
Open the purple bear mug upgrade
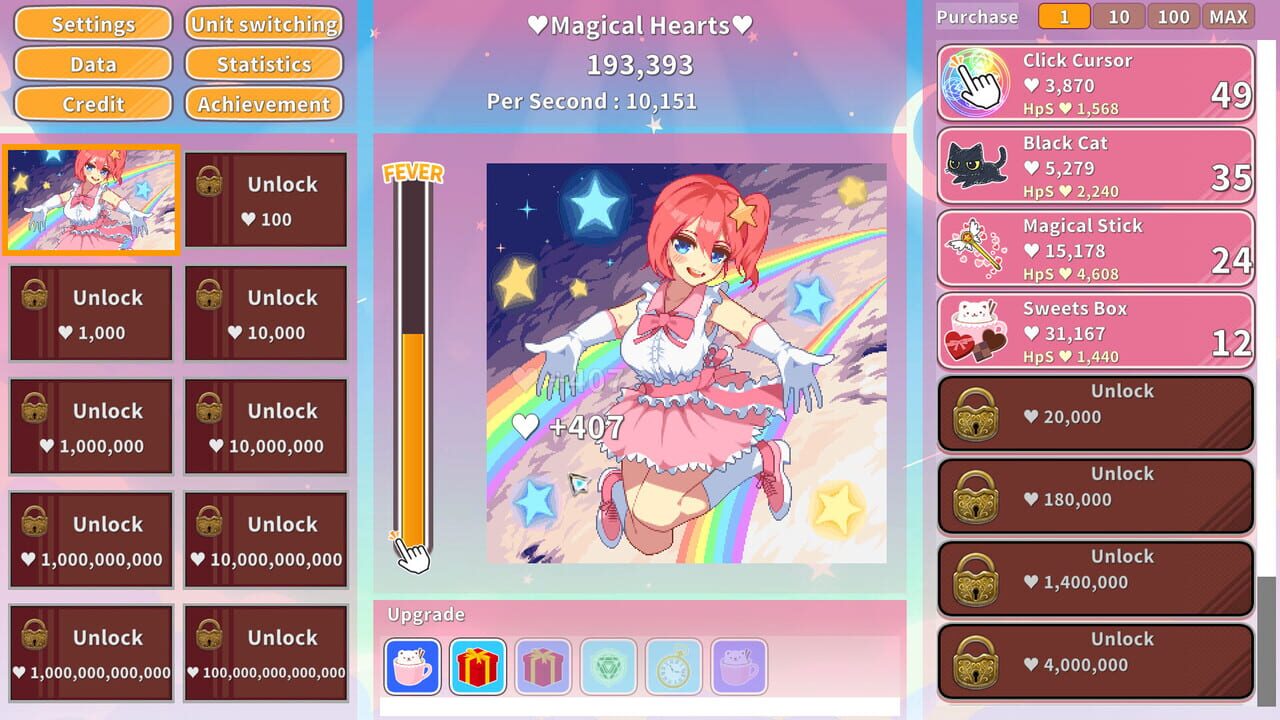tap(737, 666)
